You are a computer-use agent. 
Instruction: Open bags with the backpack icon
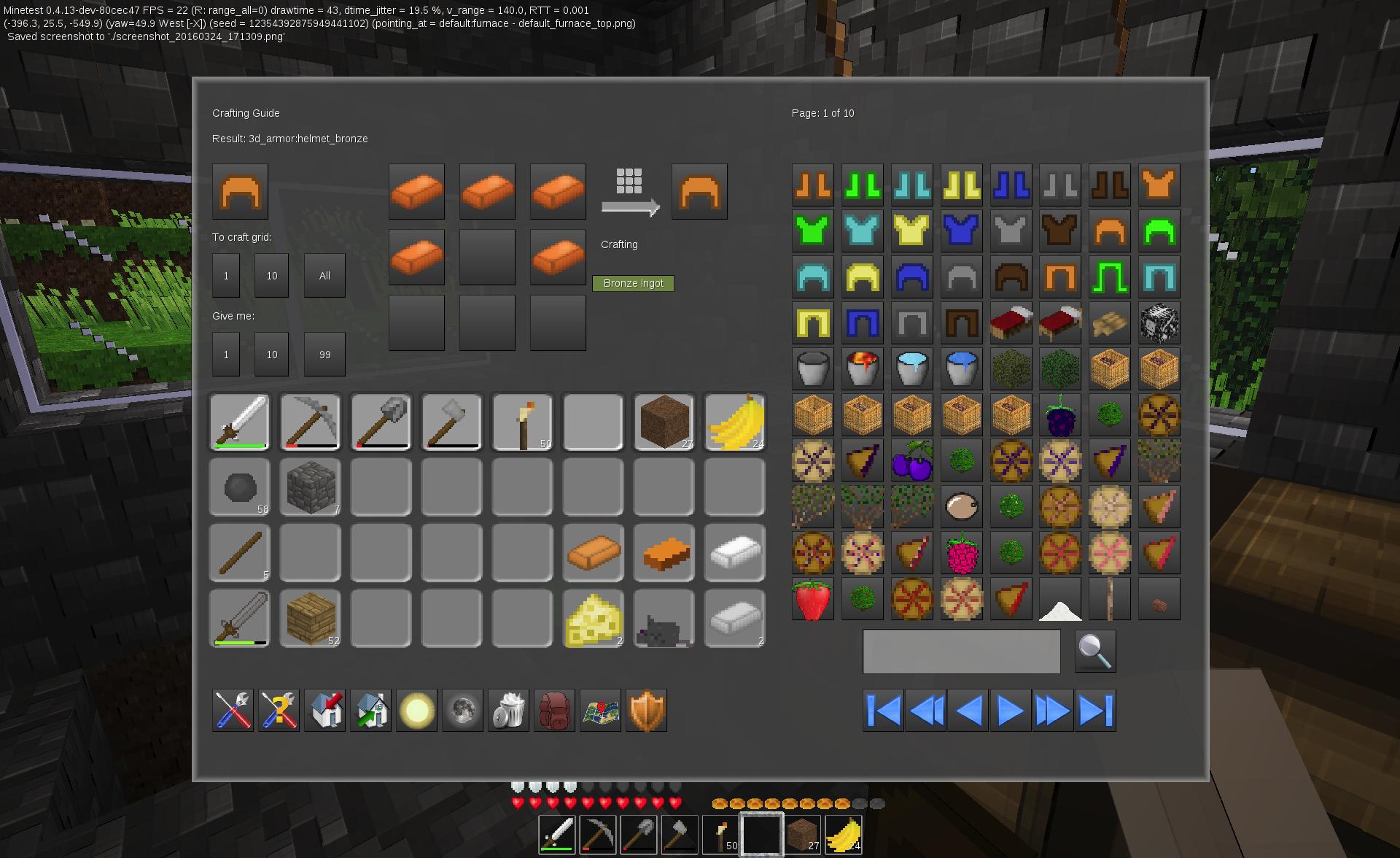click(x=554, y=710)
